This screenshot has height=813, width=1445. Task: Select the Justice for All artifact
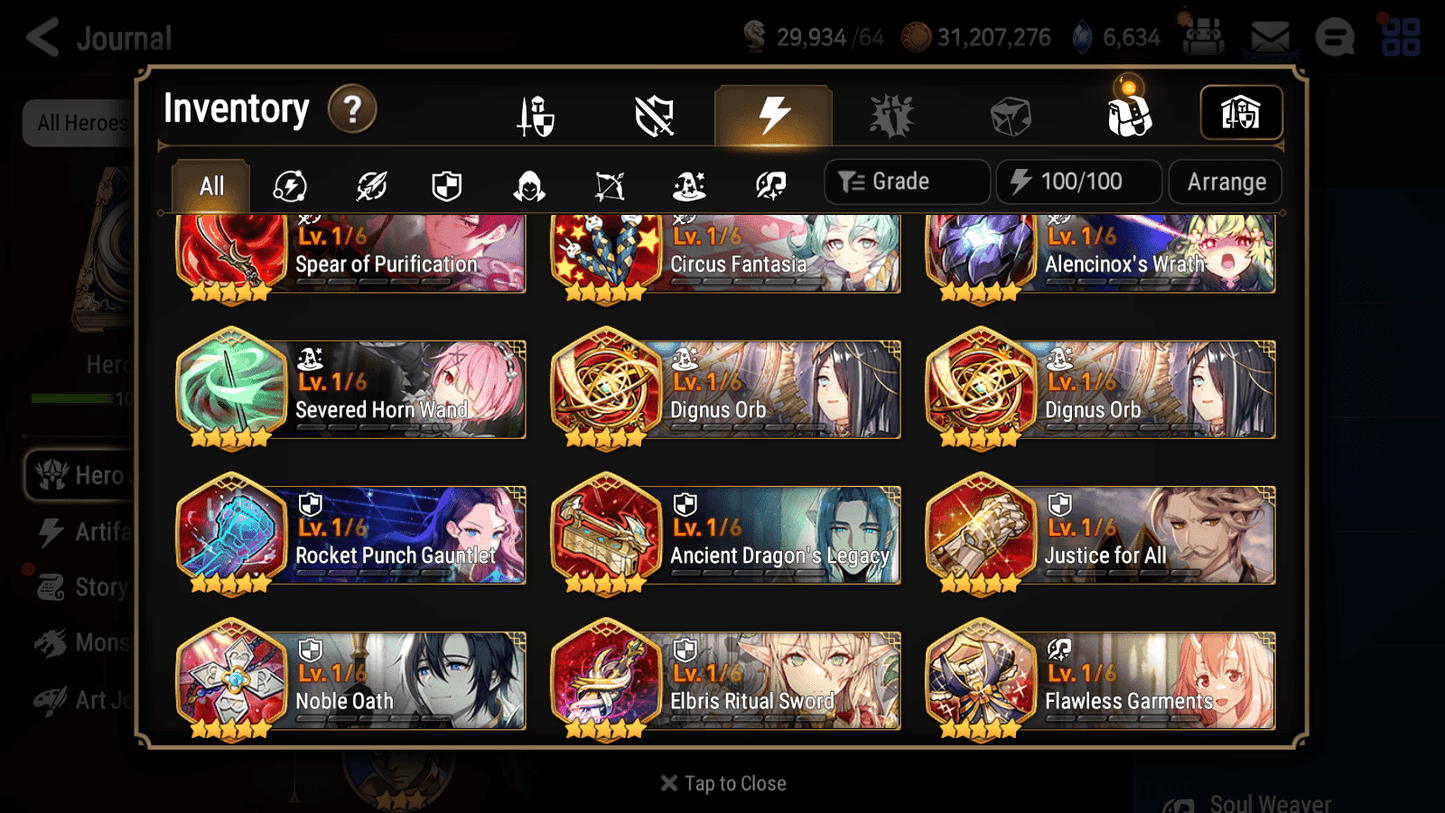[1100, 536]
